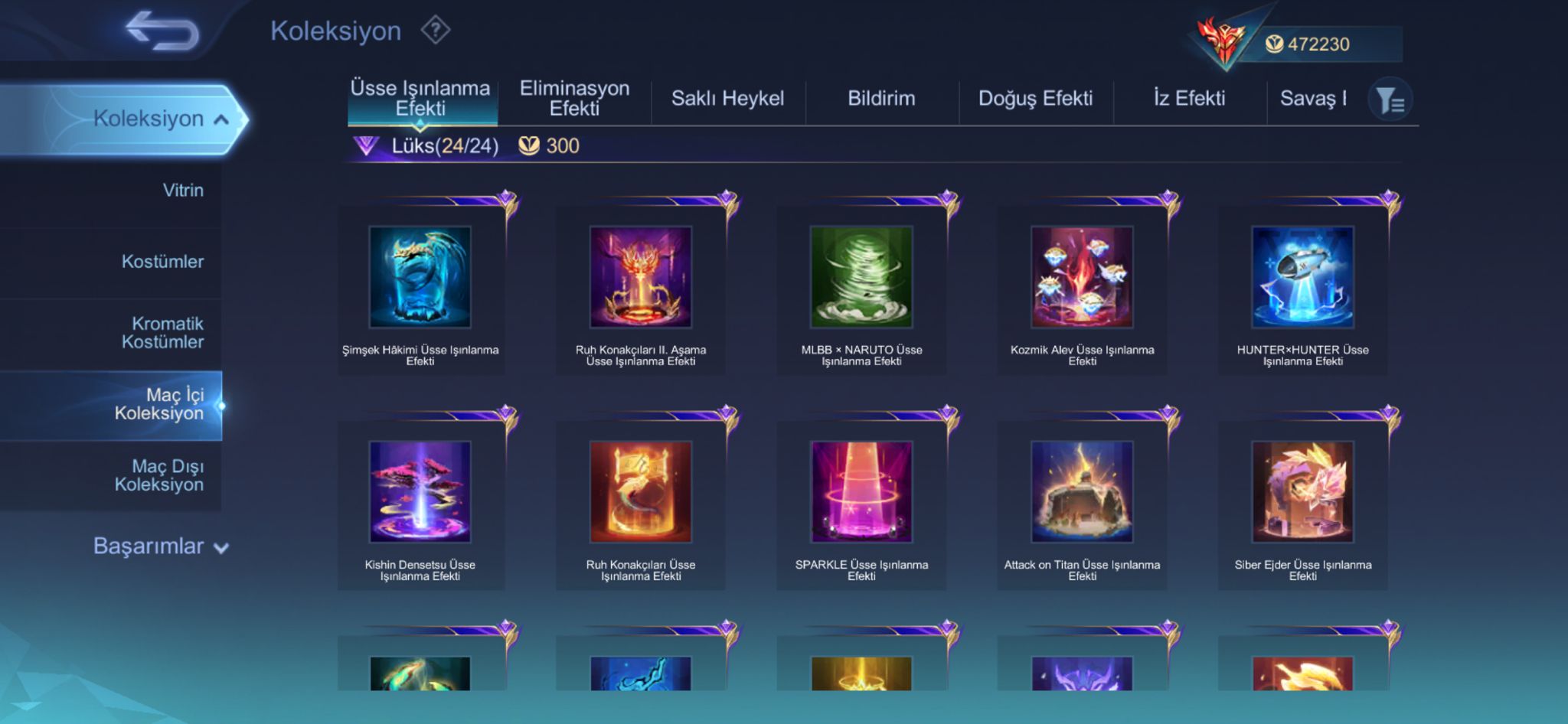Viewport: 1568px width, 724px height.
Task: Switch to the Saklı Heykel tab
Action: (x=727, y=99)
